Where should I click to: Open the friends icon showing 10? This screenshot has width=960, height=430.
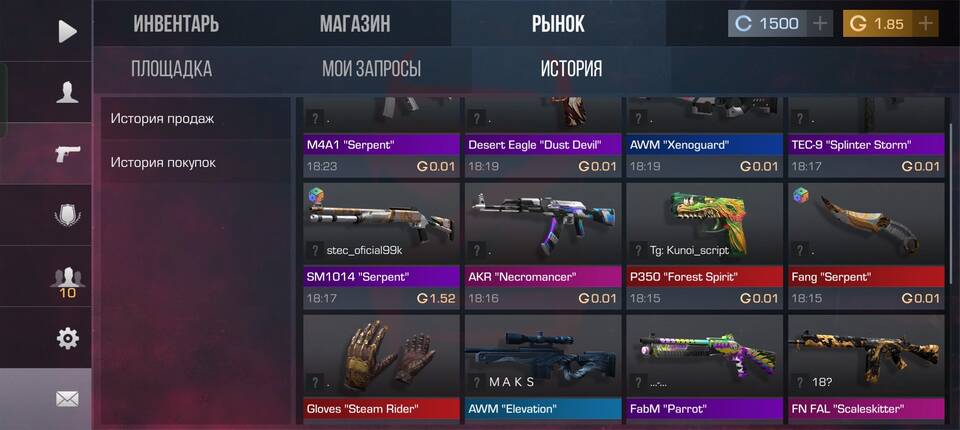(66, 279)
